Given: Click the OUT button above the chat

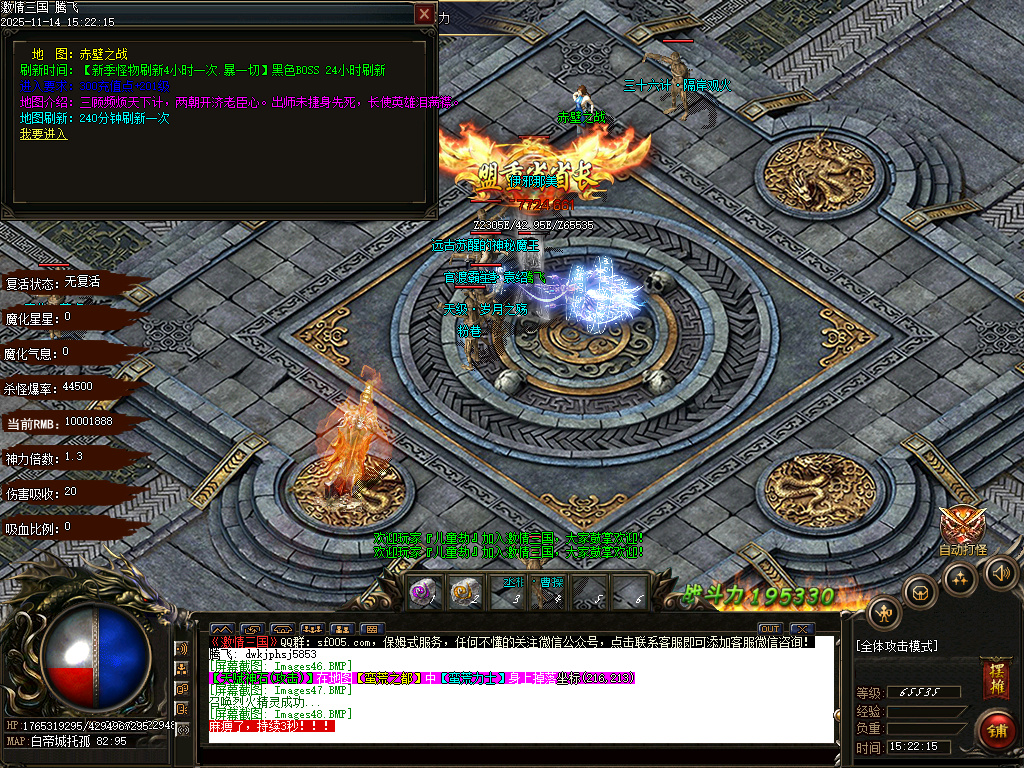Looking at the screenshot, I should (x=769, y=629).
